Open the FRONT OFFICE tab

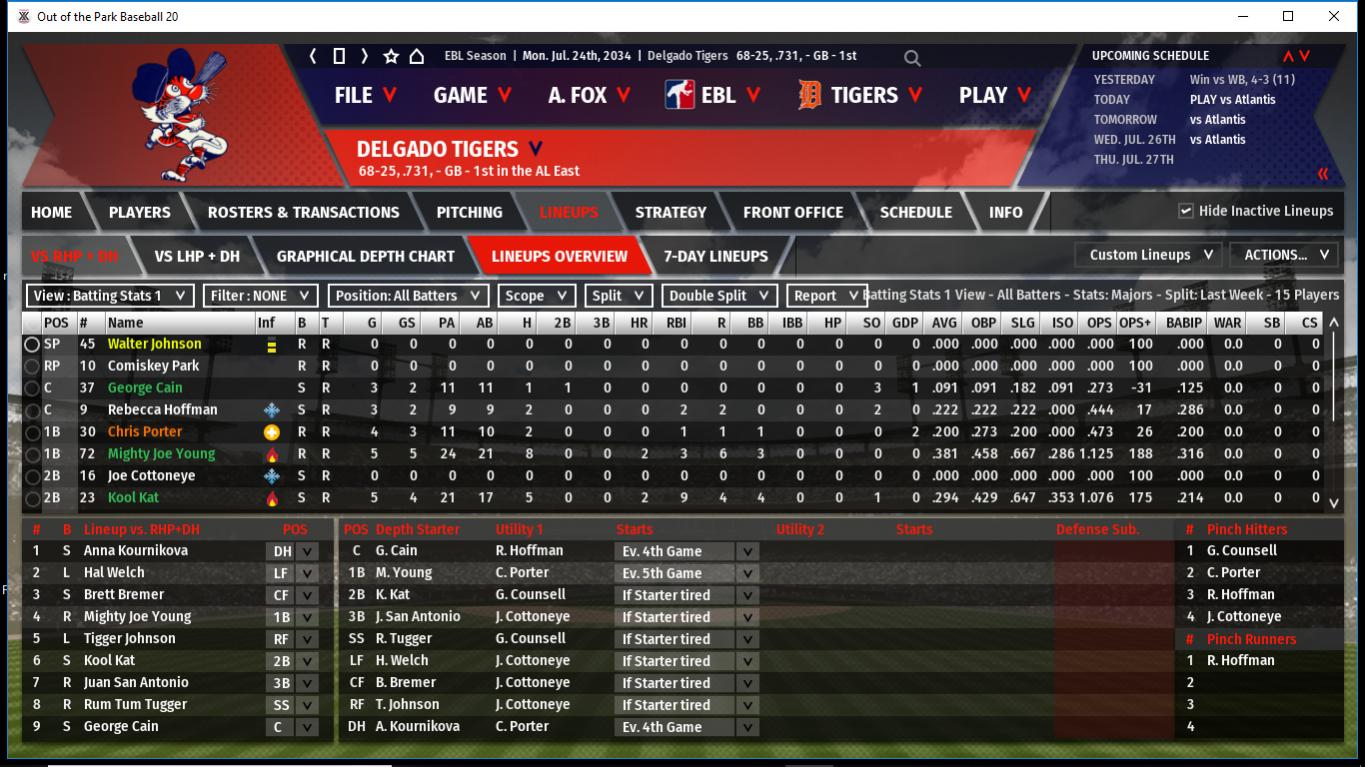pos(794,212)
